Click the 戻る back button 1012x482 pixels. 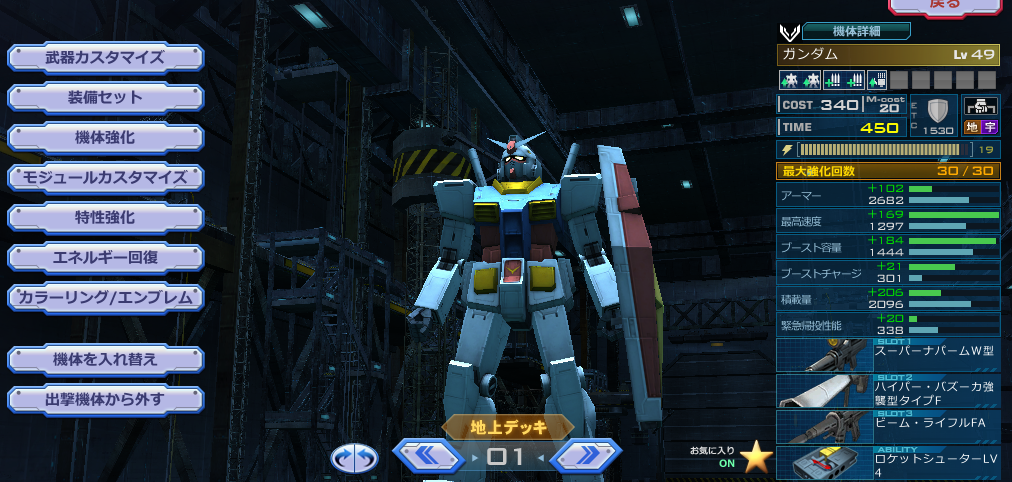(x=944, y=6)
